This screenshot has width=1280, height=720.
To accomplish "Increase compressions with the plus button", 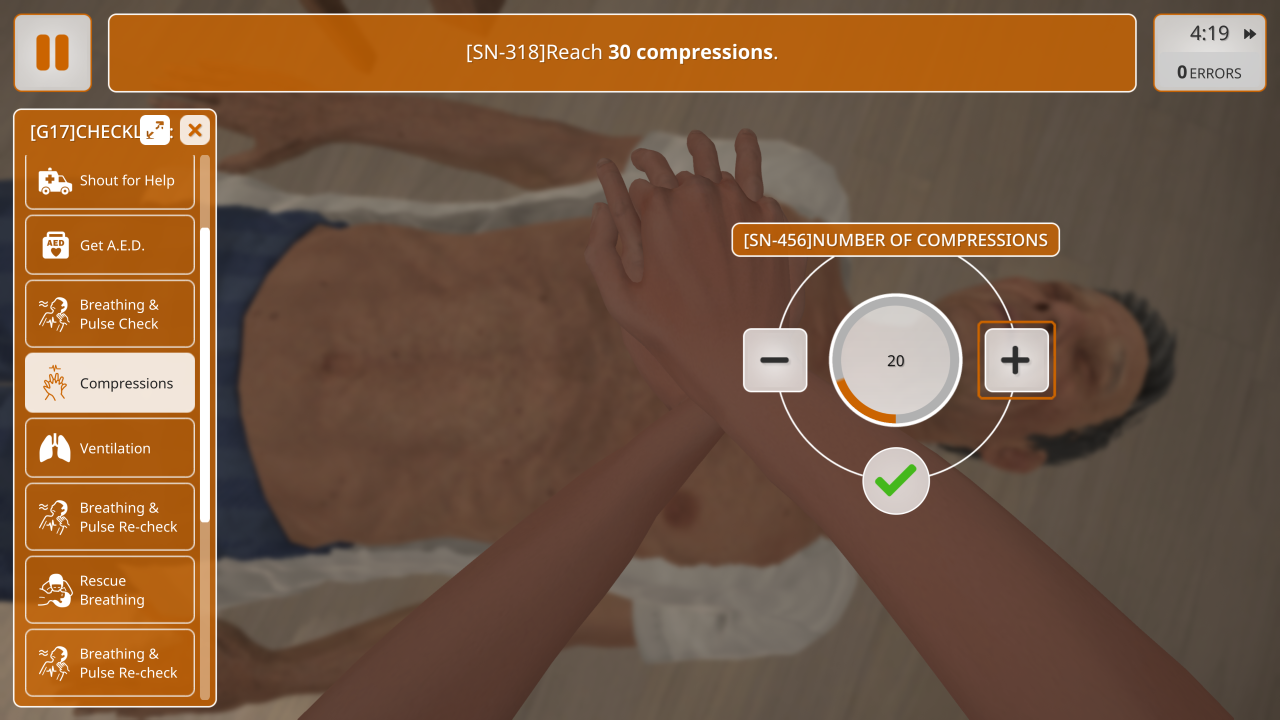I will pos(1016,360).
